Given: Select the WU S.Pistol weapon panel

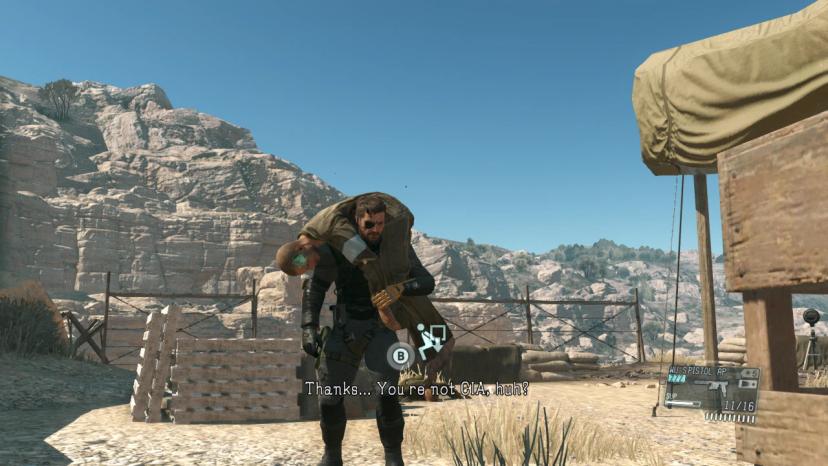Looking at the screenshot, I should coord(712,392).
